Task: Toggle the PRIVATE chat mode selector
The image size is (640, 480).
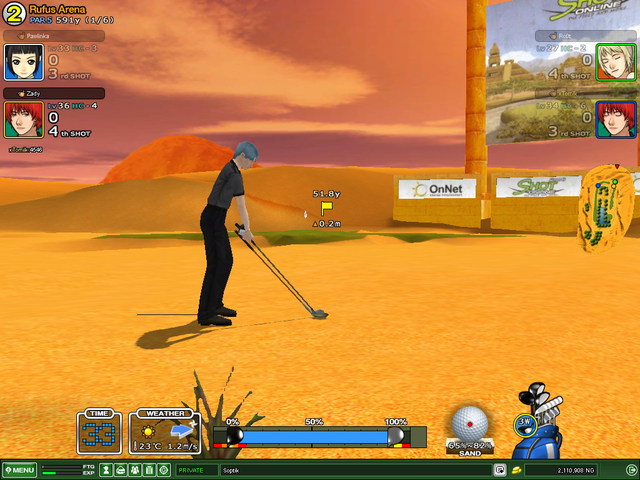Action: 190,470
